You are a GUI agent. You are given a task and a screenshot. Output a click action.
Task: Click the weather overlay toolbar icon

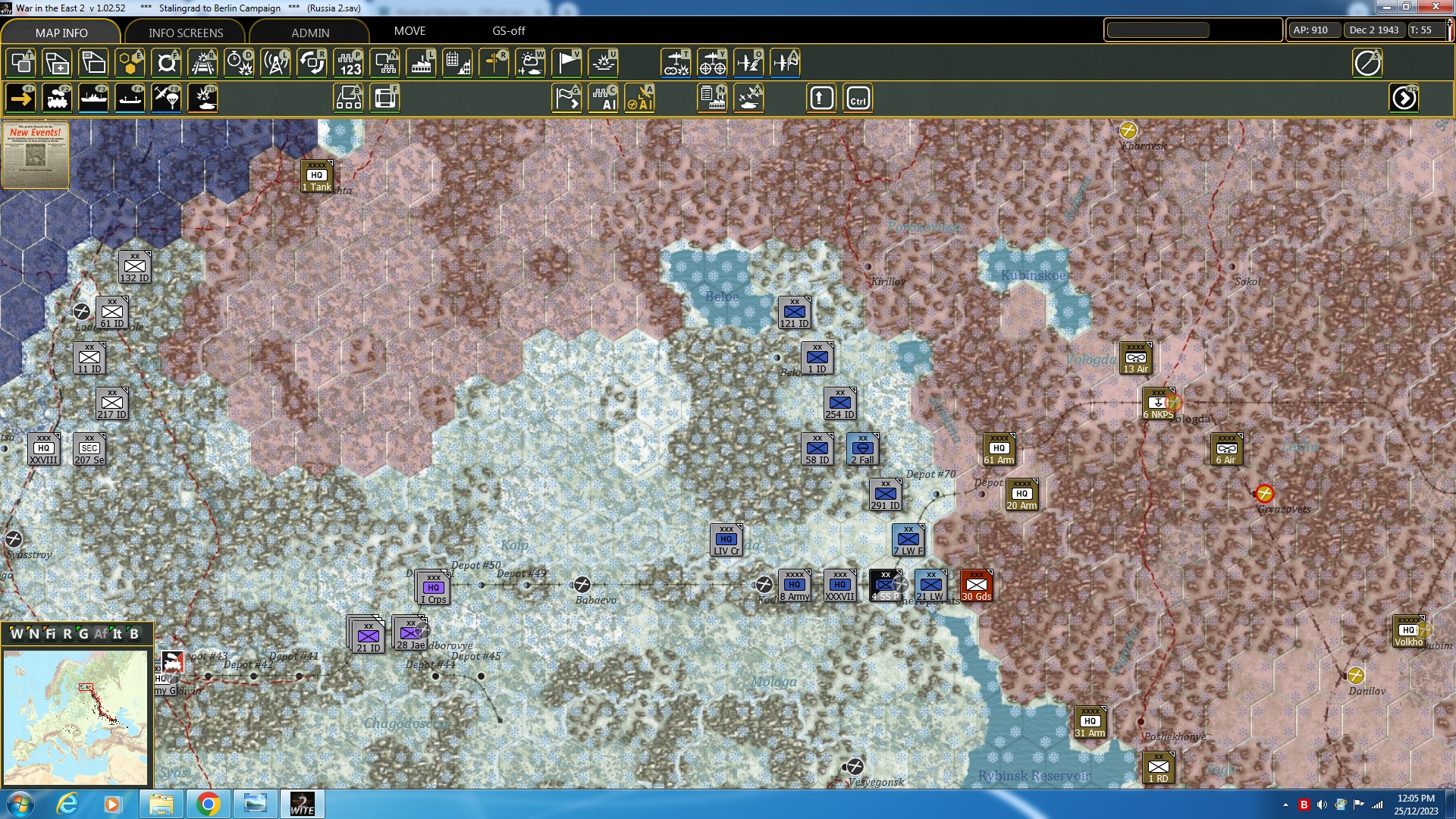point(529,63)
